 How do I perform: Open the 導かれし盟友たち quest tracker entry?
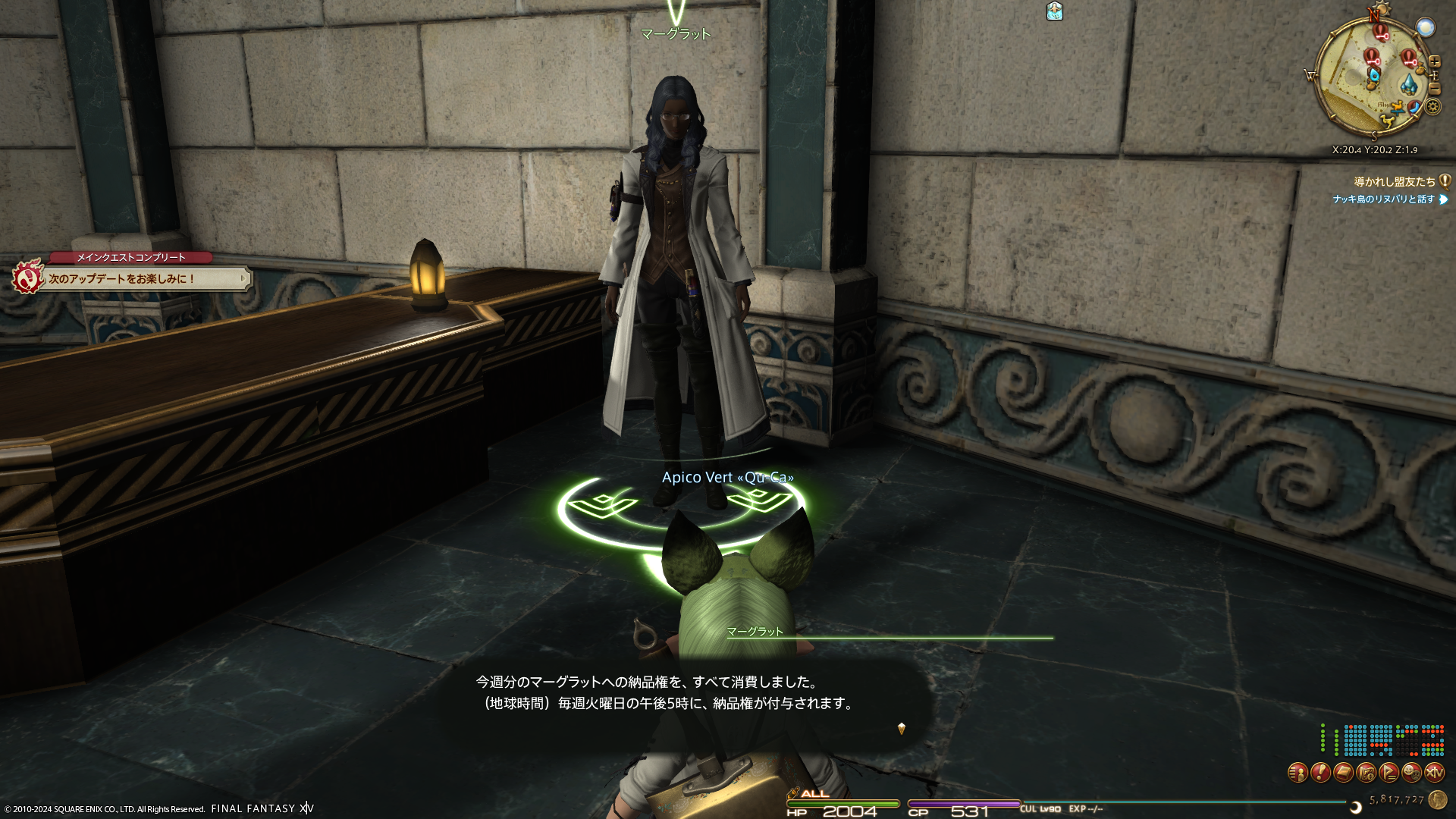pos(1394,182)
